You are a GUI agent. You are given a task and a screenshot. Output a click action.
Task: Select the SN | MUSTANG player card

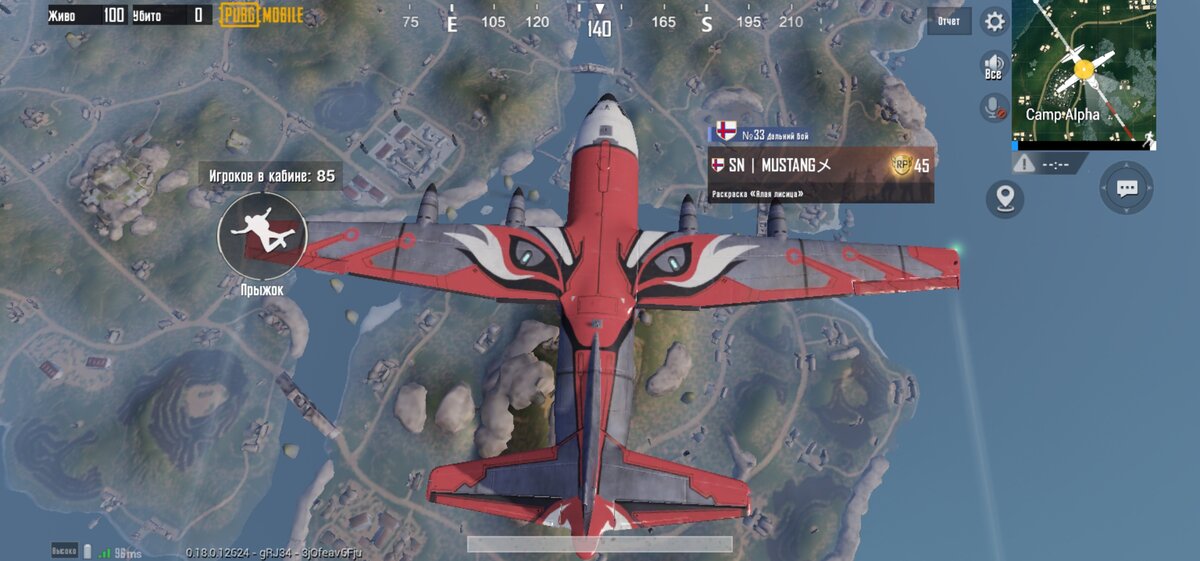pyautogui.click(x=820, y=165)
